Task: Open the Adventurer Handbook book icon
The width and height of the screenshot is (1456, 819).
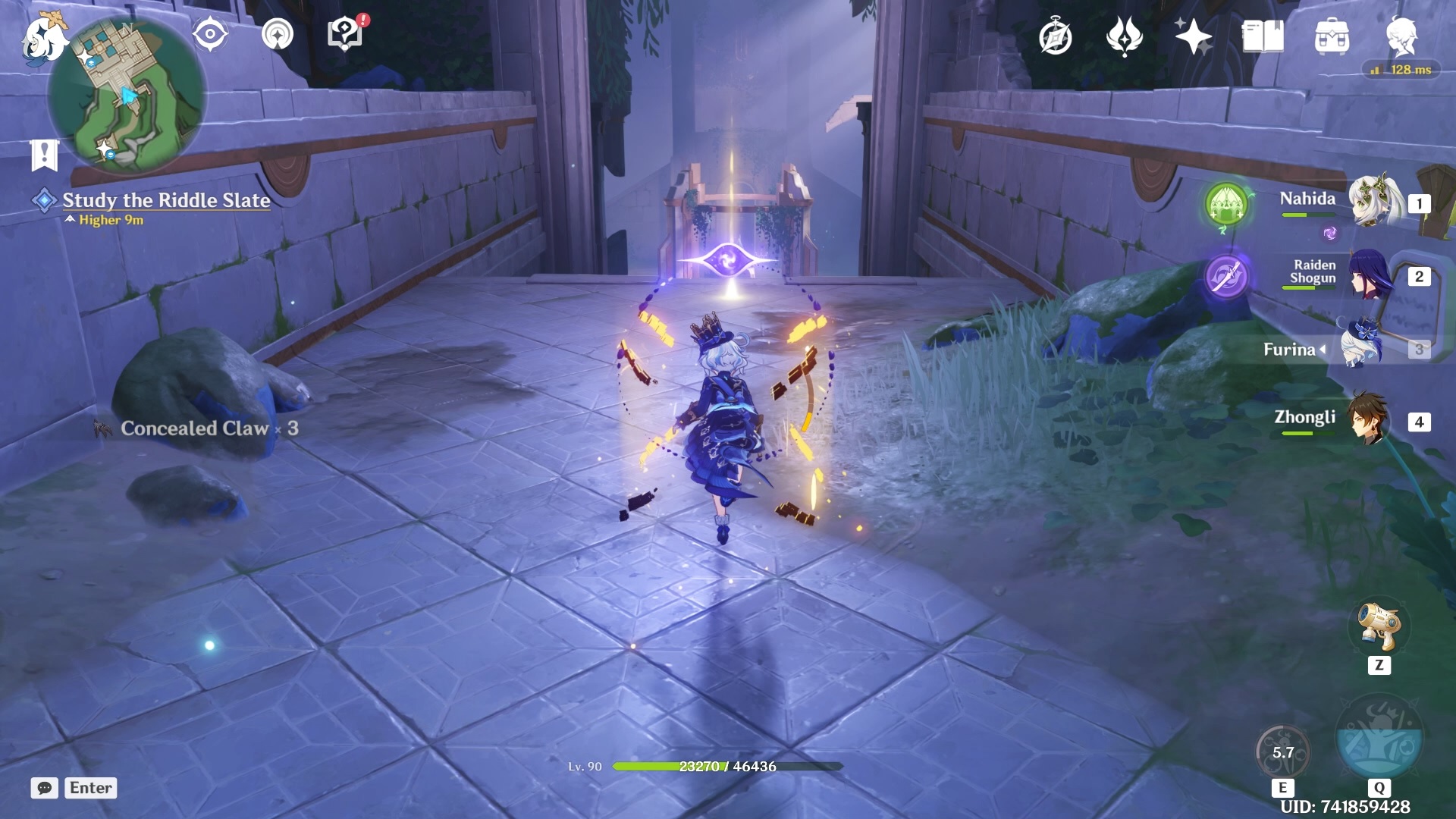Action: click(x=1263, y=36)
